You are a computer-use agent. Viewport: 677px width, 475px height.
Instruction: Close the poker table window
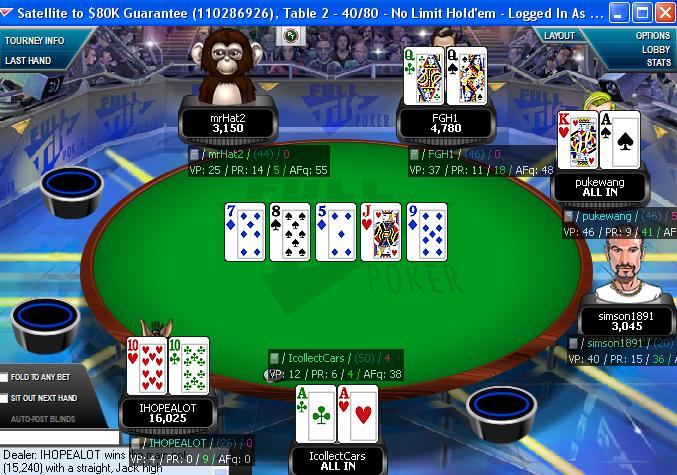[662, 13]
